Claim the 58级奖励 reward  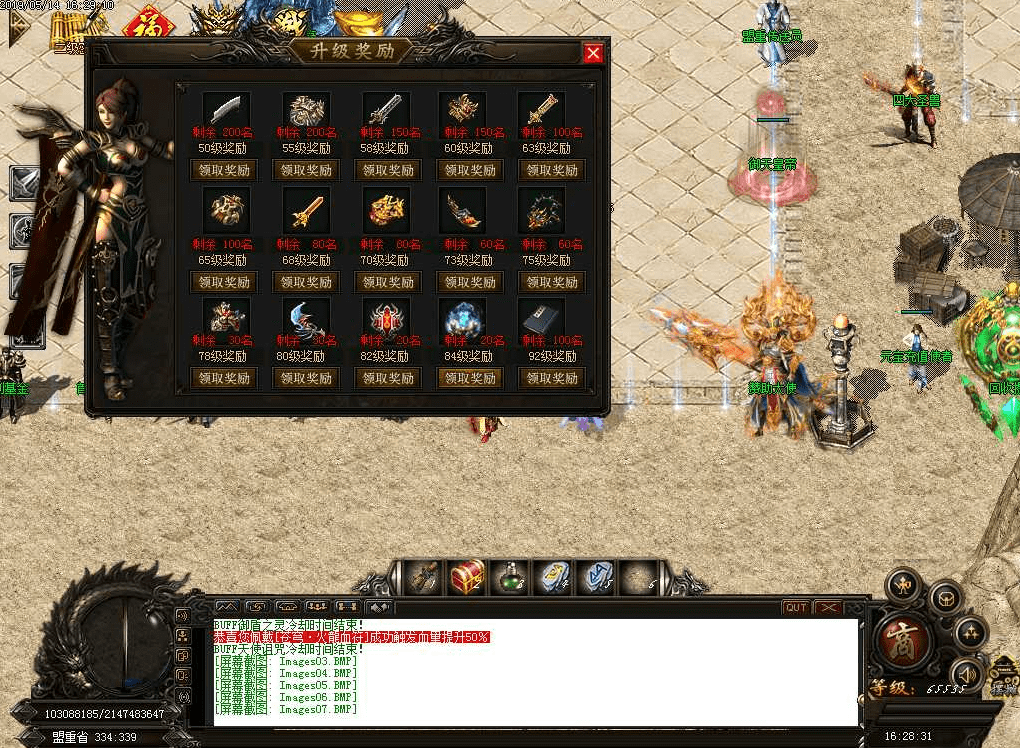387,170
